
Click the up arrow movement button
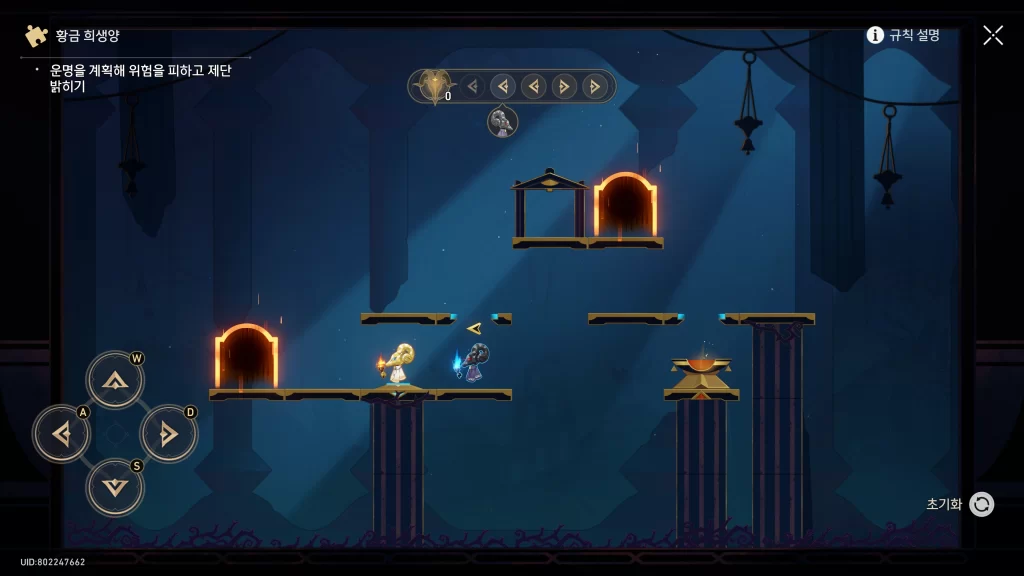[x=115, y=380]
